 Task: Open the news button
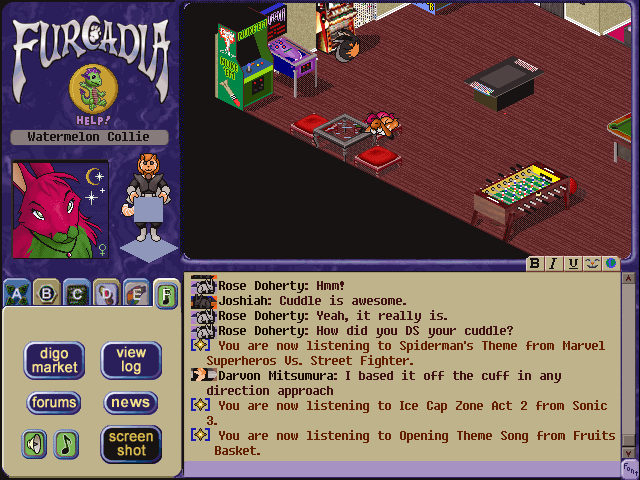click(x=131, y=403)
